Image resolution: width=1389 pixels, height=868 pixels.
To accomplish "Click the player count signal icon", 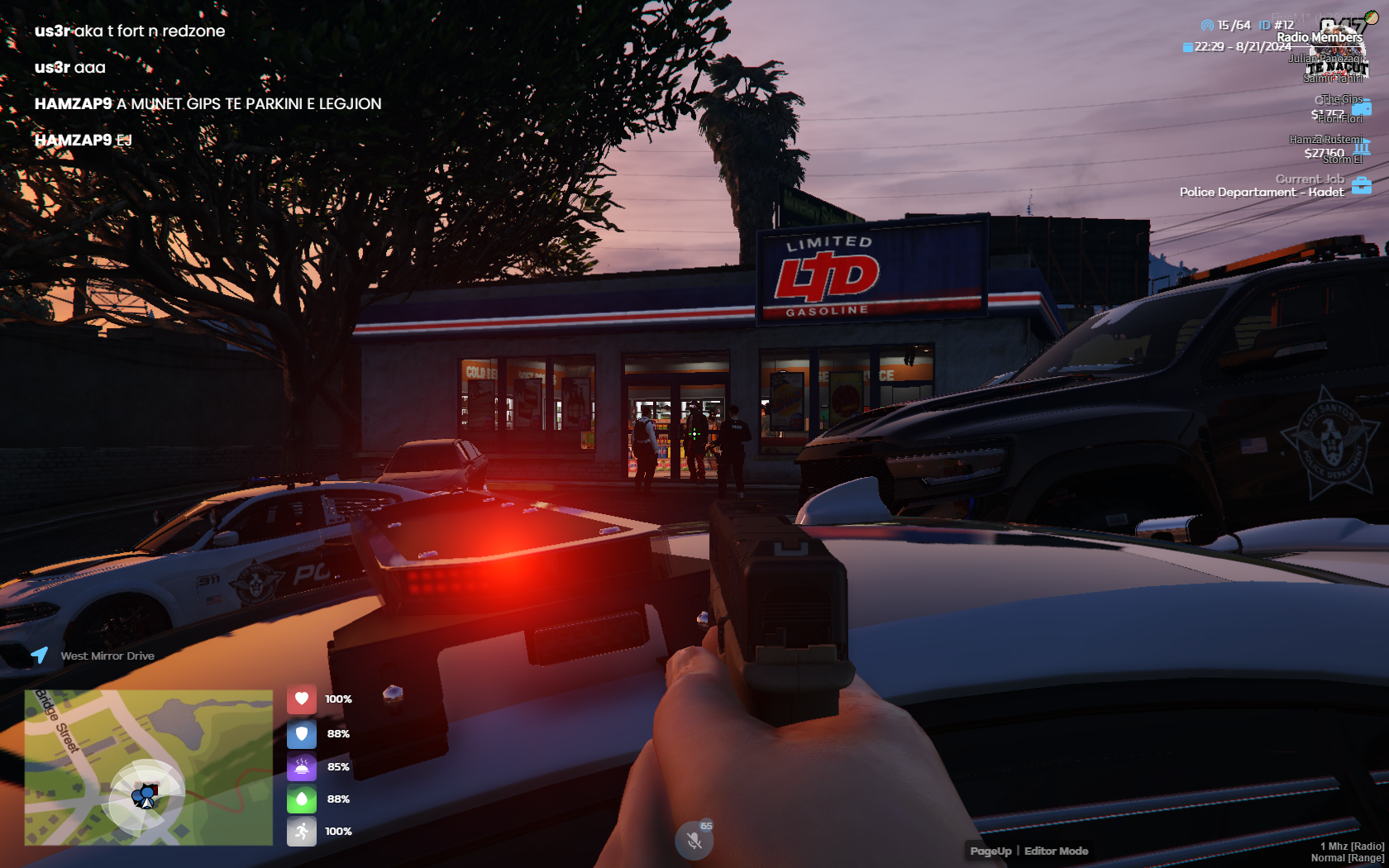I will tap(1207, 26).
